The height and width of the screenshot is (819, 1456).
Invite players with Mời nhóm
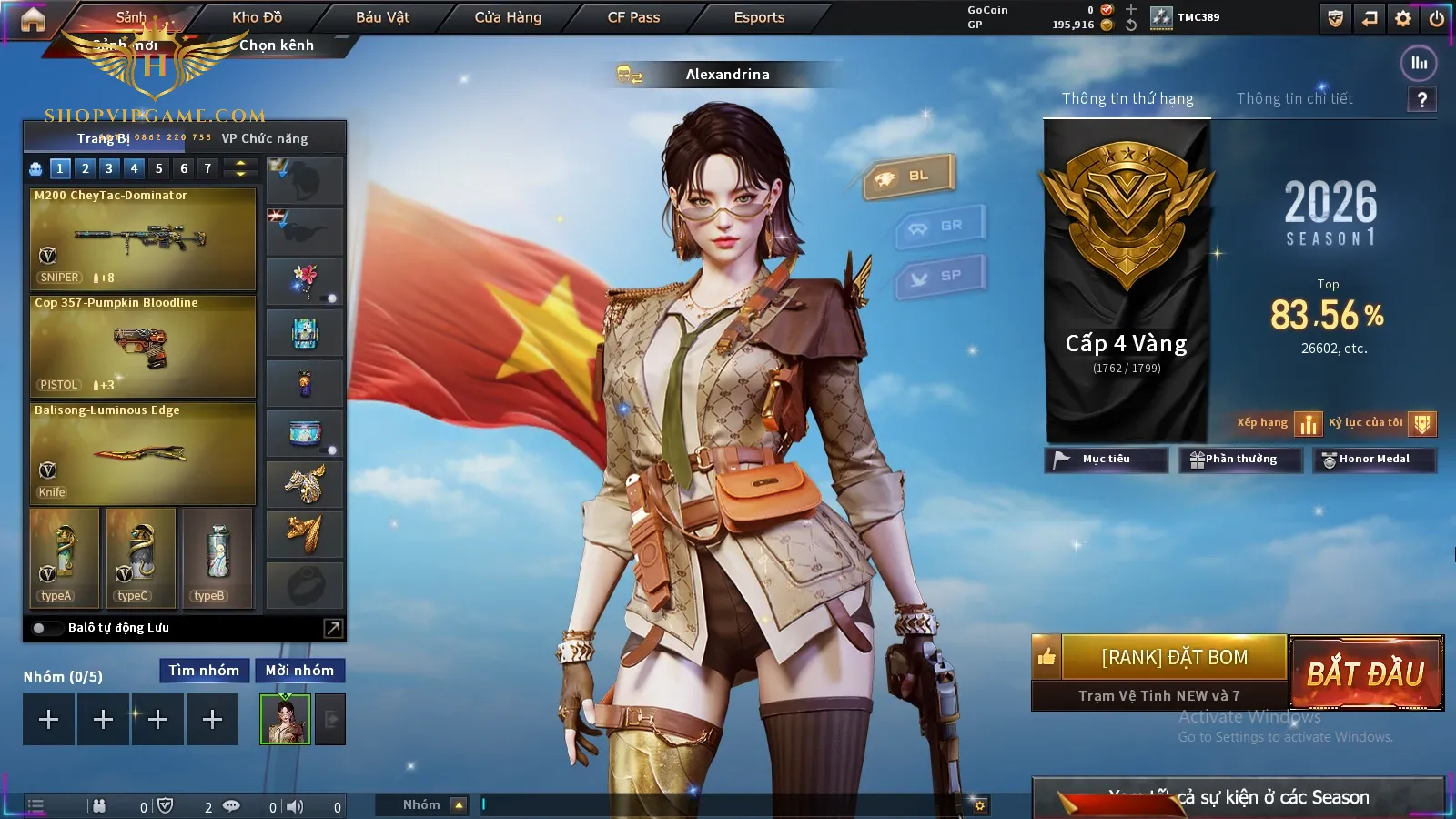299,671
